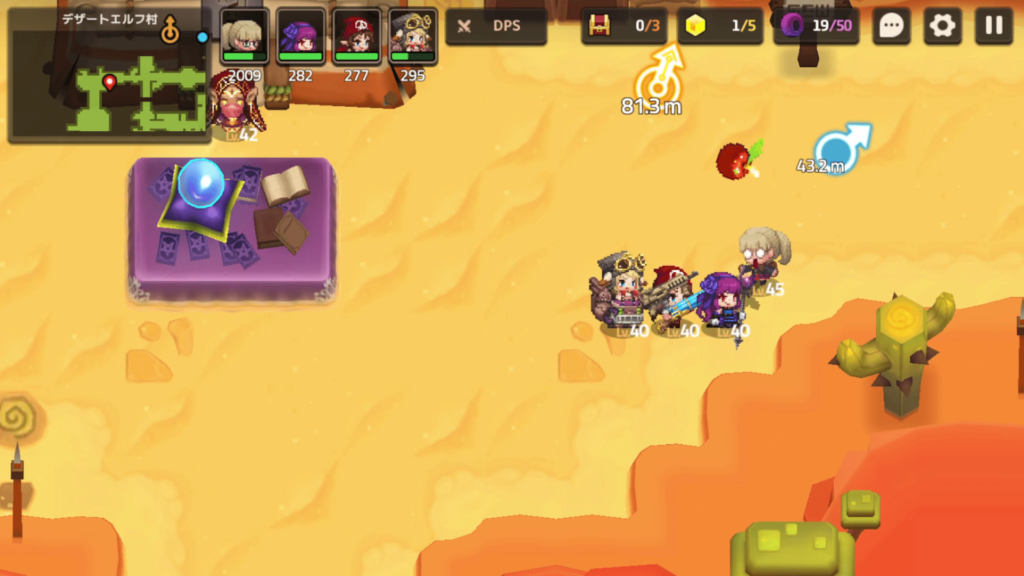1024x576 pixels.
Task: Open the gear settings menu
Action: 942,26
